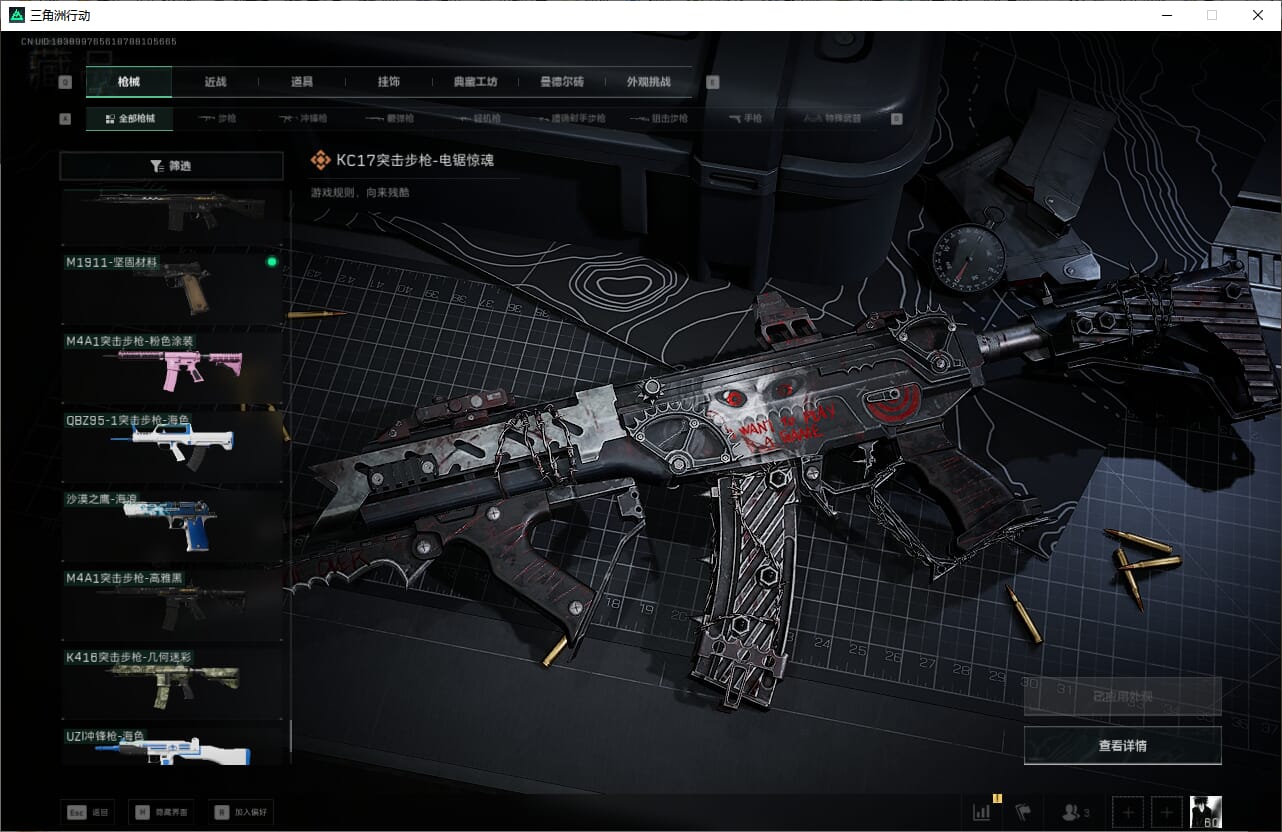The image size is (1282, 832).
Task: Close the game window
Action: (x=1258, y=15)
